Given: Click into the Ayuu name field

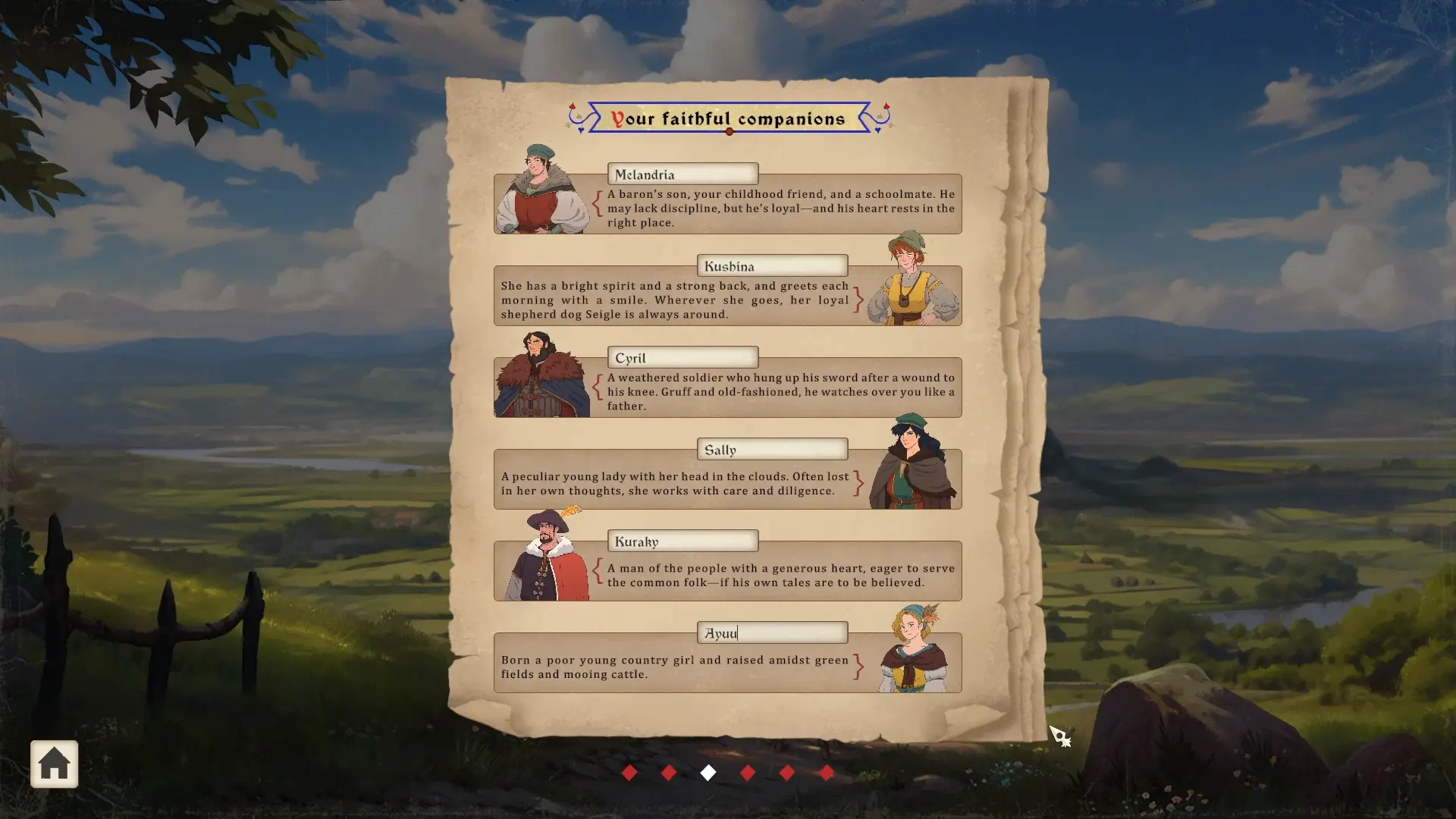Looking at the screenshot, I should [772, 633].
